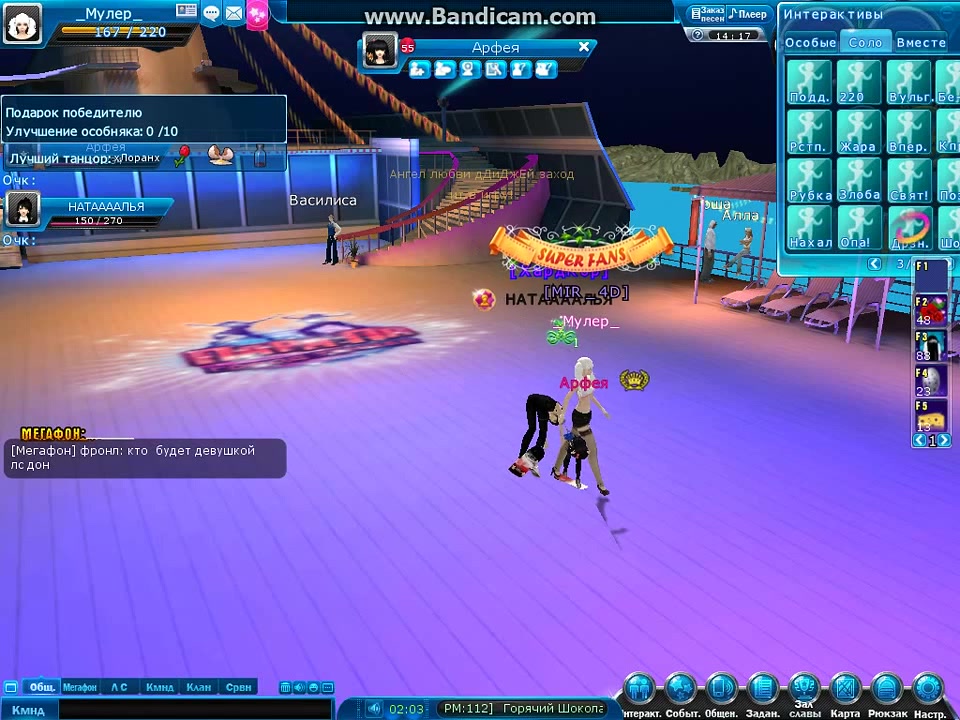This screenshot has width=960, height=720.
Task: Switch to the Мегафон chat tab
Action: [79, 687]
